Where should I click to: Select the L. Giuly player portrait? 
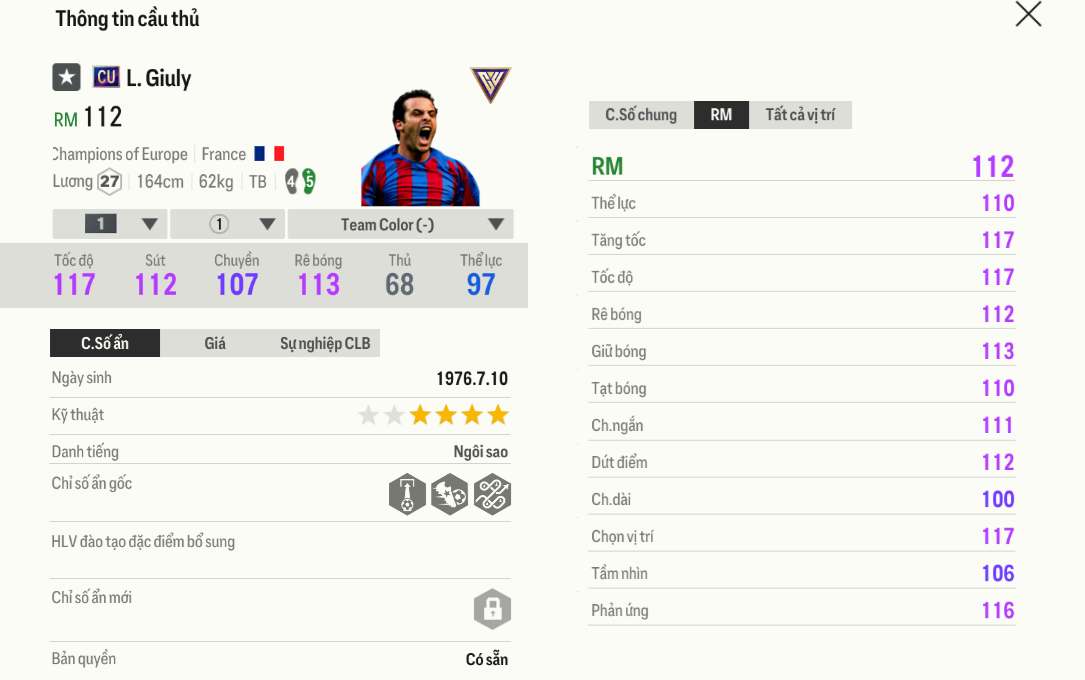point(420,150)
